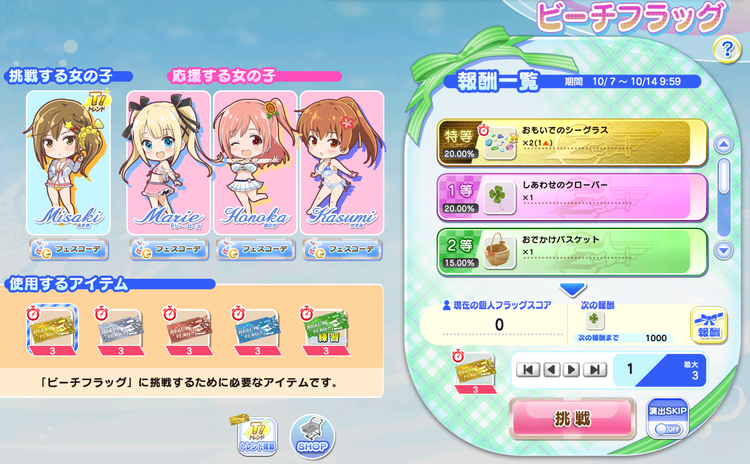Open フェスコーデ for Misaki
Viewport: 750px width, 464px height.
(67, 250)
